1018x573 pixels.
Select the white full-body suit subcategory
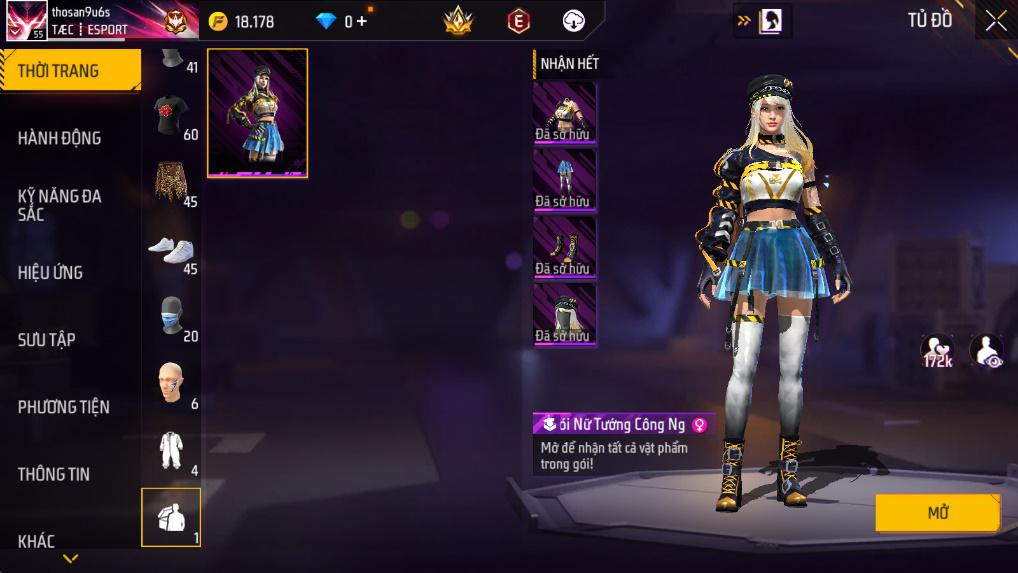(x=171, y=451)
